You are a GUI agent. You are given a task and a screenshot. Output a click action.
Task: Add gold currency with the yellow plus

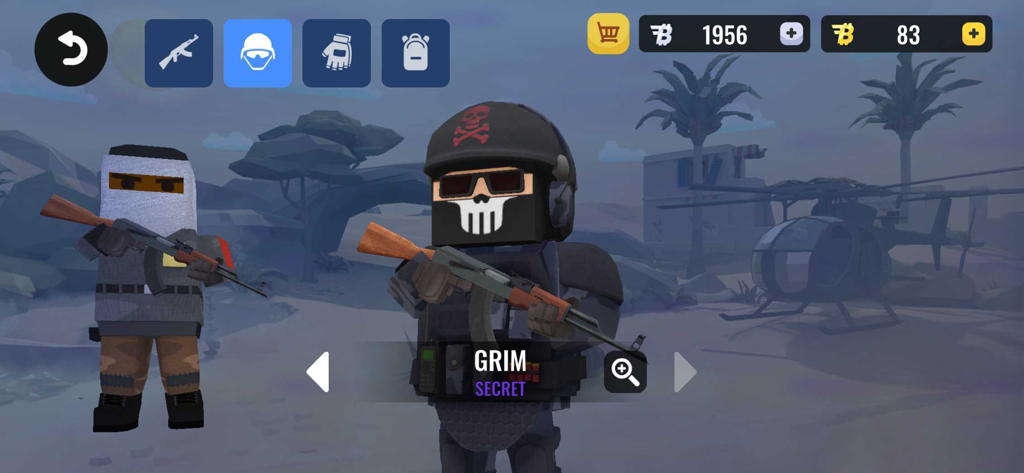(x=973, y=34)
